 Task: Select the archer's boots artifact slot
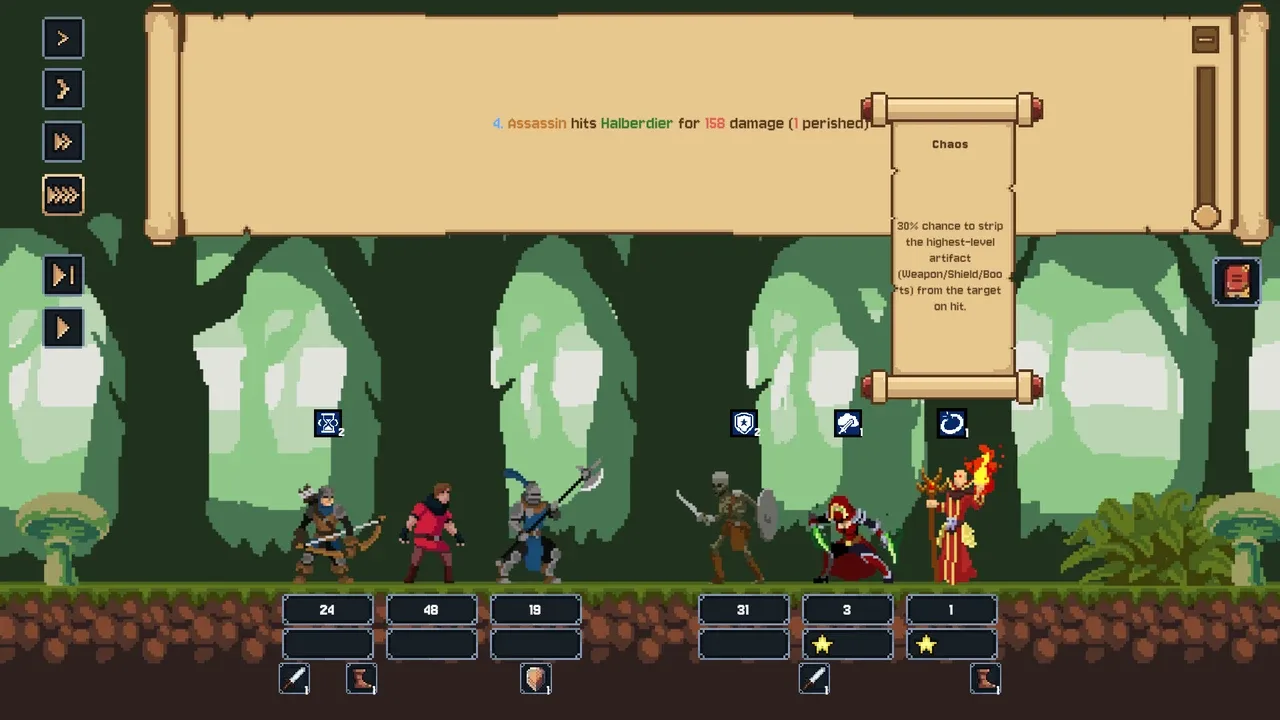361,680
